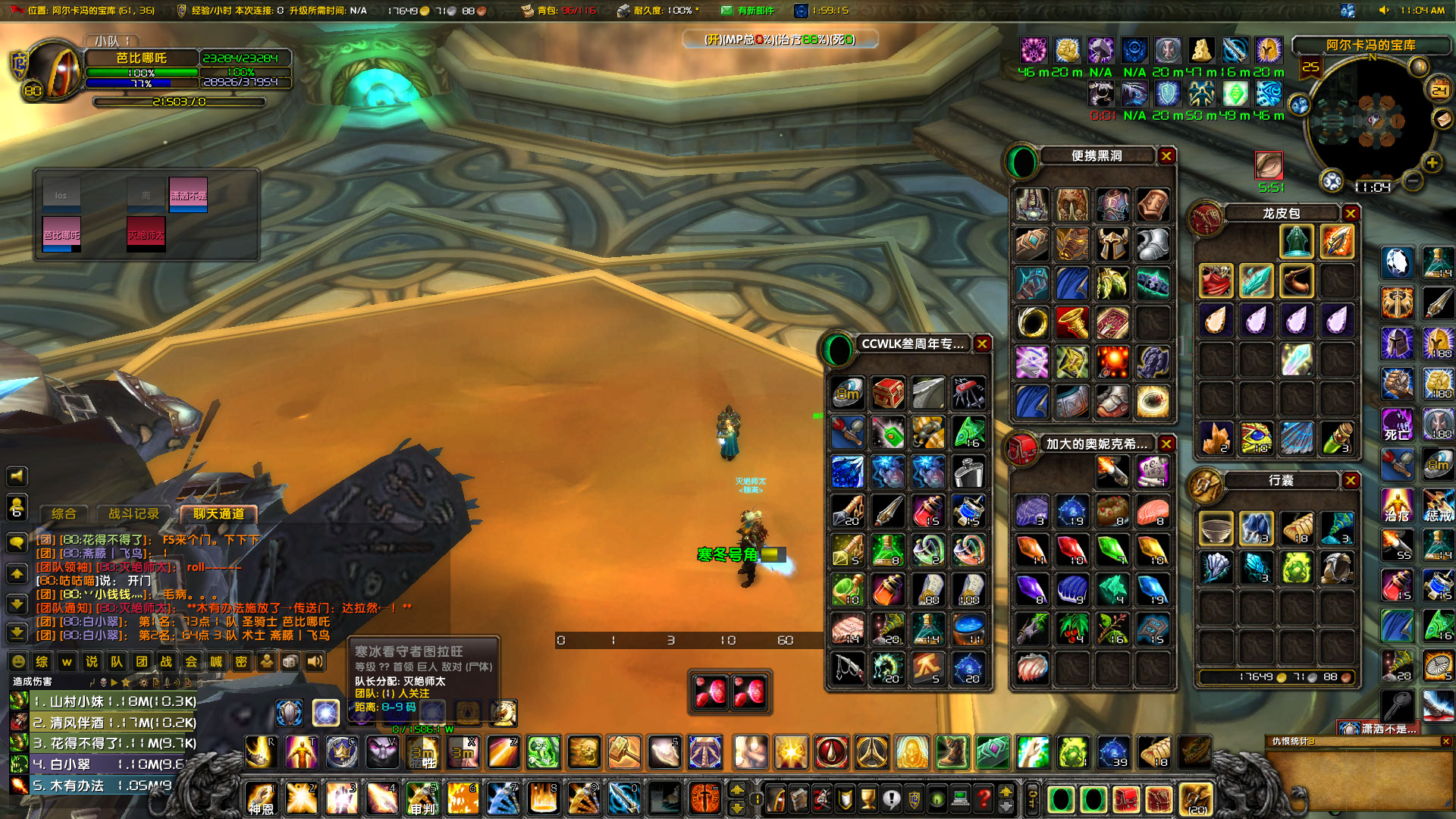The width and height of the screenshot is (1456, 819).
Task: Click the skull reset icon on the damage meter
Action: [x=103, y=683]
